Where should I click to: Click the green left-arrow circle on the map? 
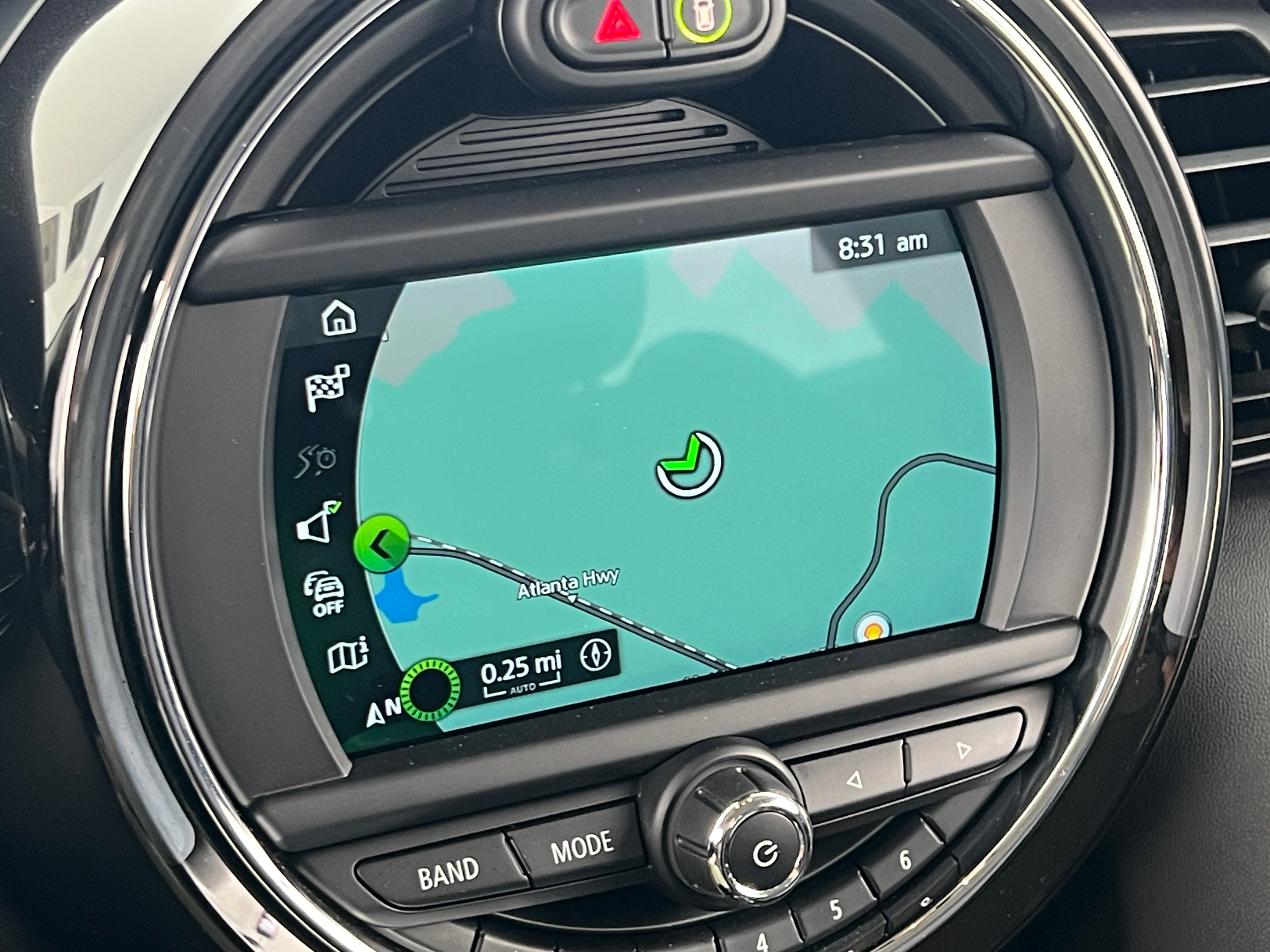point(381,543)
